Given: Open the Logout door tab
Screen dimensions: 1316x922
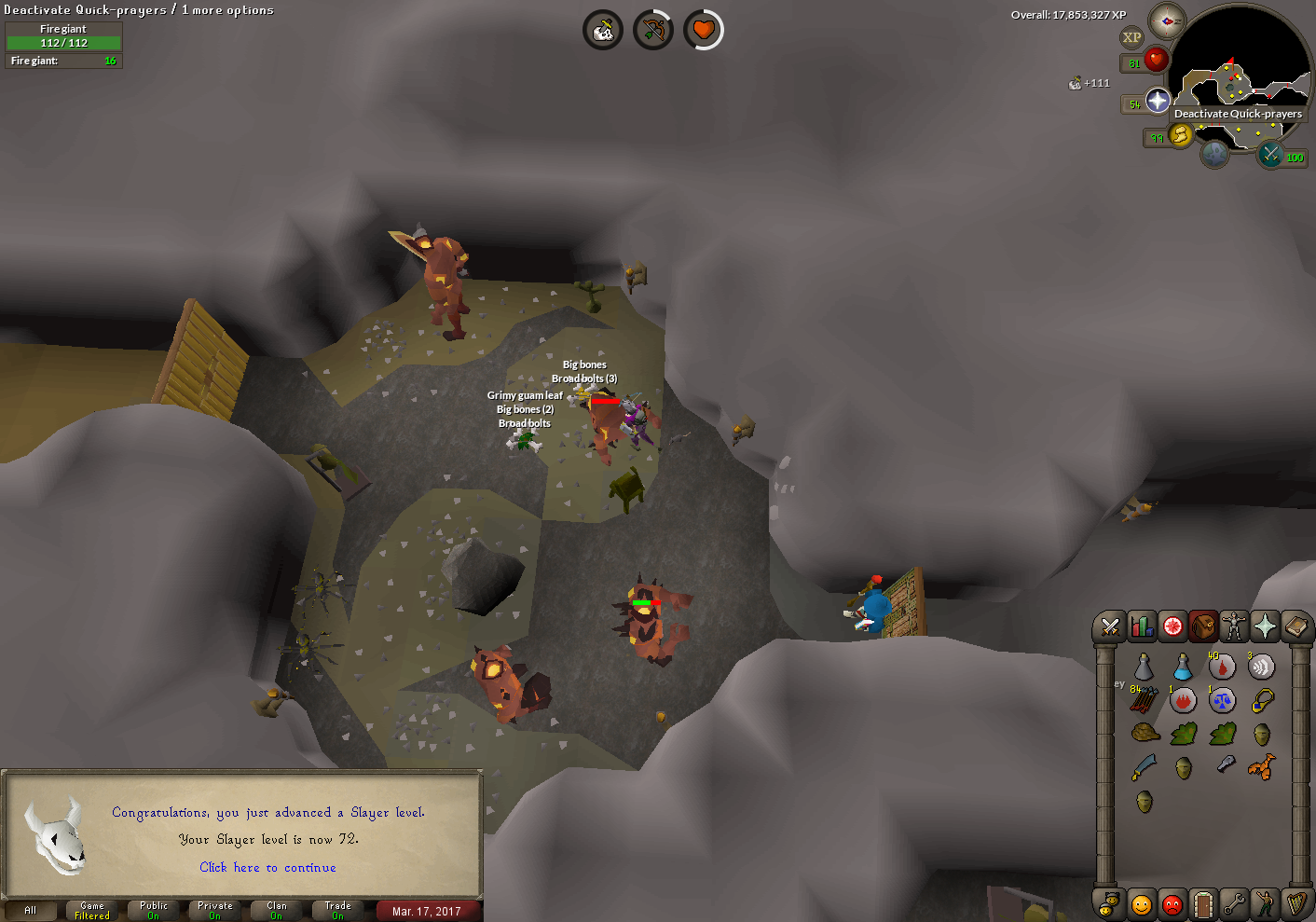Looking at the screenshot, I should tap(1203, 903).
